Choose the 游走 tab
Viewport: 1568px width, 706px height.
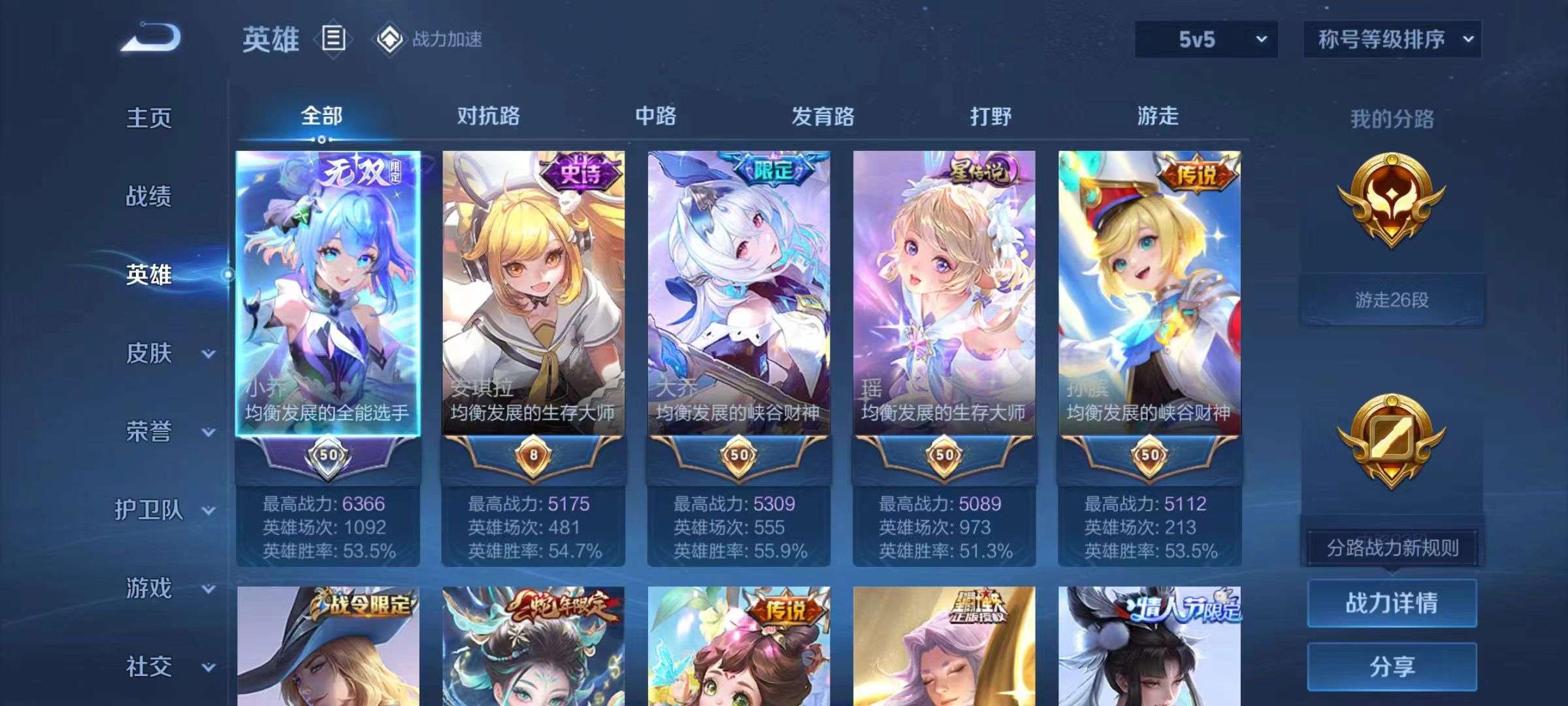[1158, 116]
